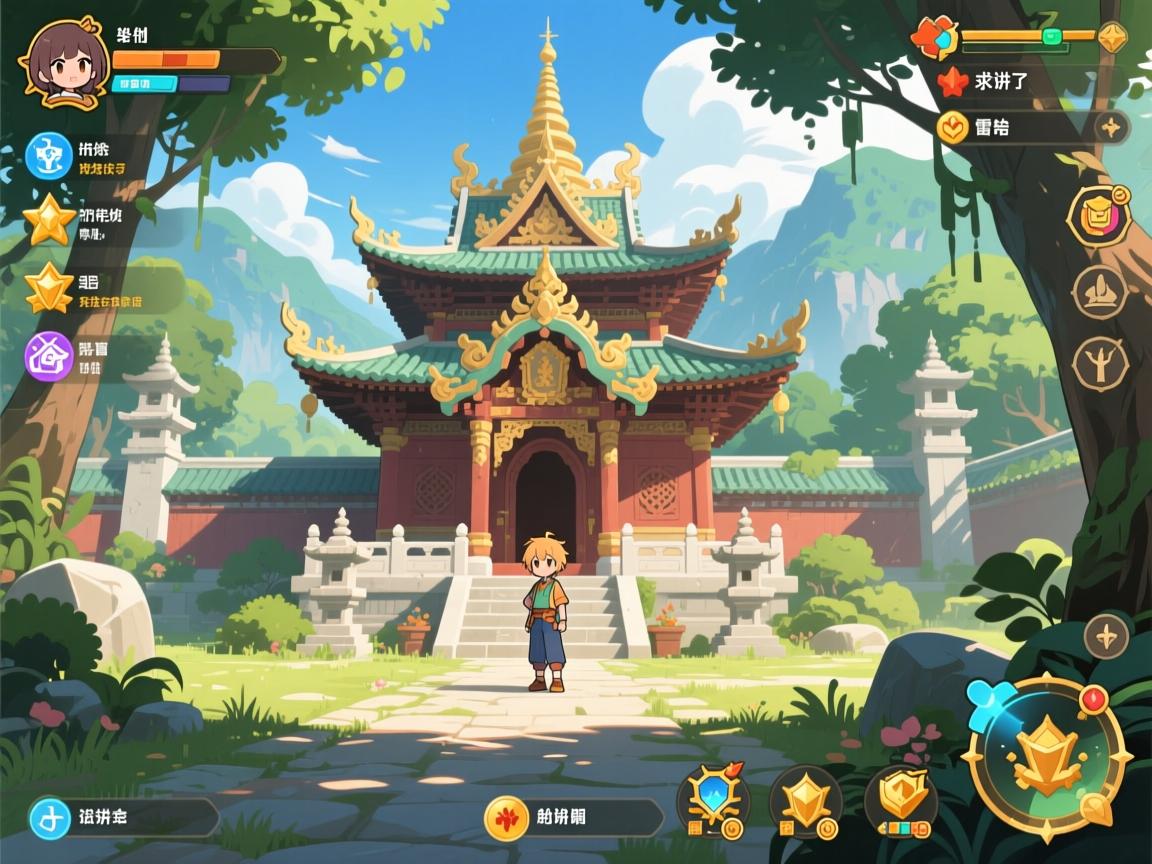Click the blue round button with white hook
This screenshot has width=1152, height=864.
(49, 817)
